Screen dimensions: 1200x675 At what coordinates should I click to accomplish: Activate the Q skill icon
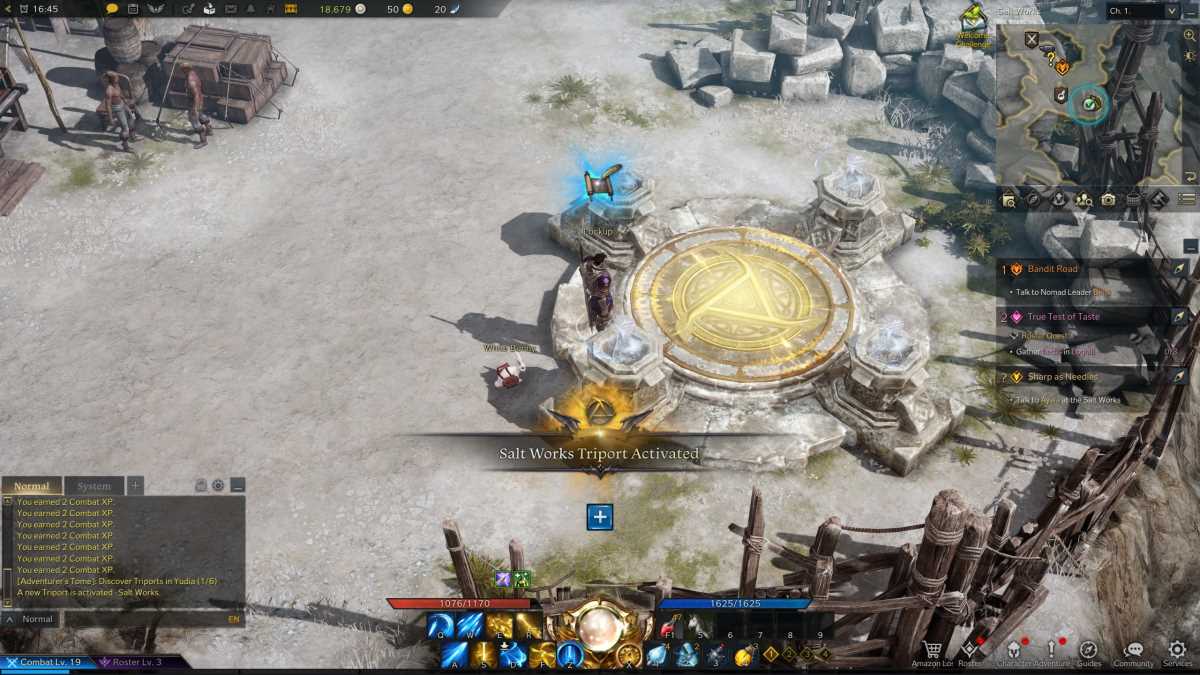(440, 626)
